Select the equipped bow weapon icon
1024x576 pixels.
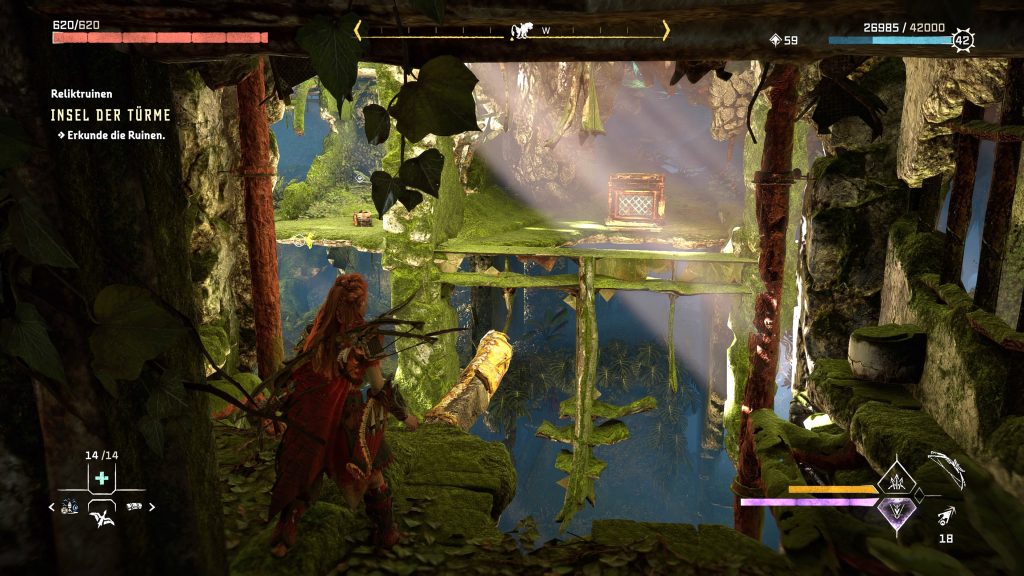coord(946,468)
